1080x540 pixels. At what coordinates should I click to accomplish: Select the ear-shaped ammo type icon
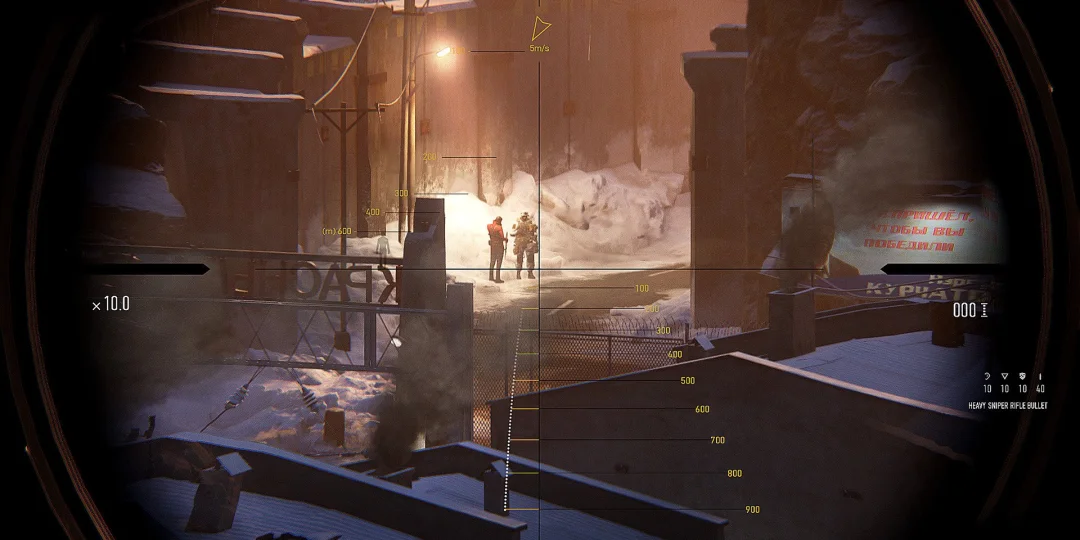(987, 376)
